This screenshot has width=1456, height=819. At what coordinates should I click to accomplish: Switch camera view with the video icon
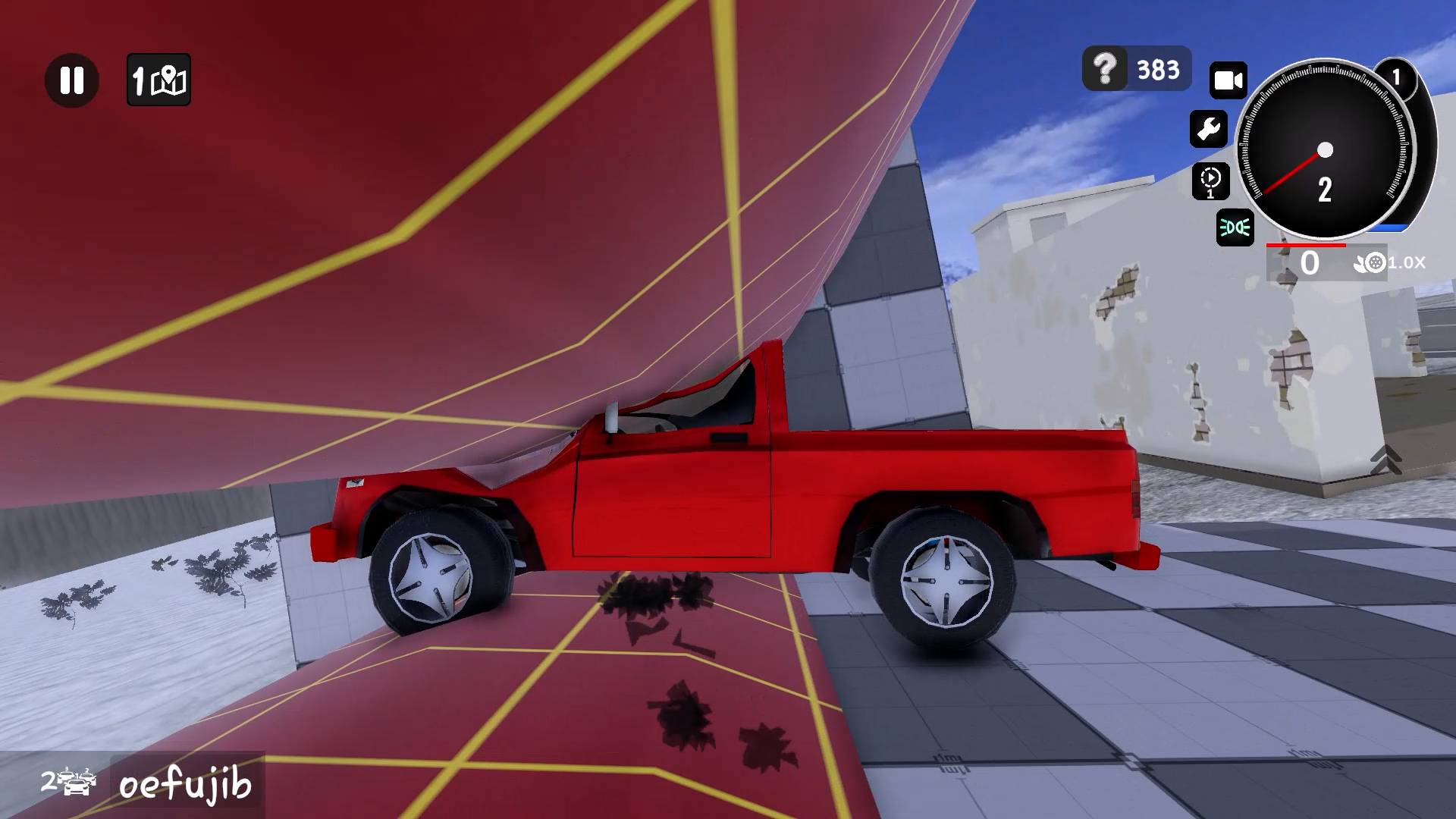pos(1228,78)
